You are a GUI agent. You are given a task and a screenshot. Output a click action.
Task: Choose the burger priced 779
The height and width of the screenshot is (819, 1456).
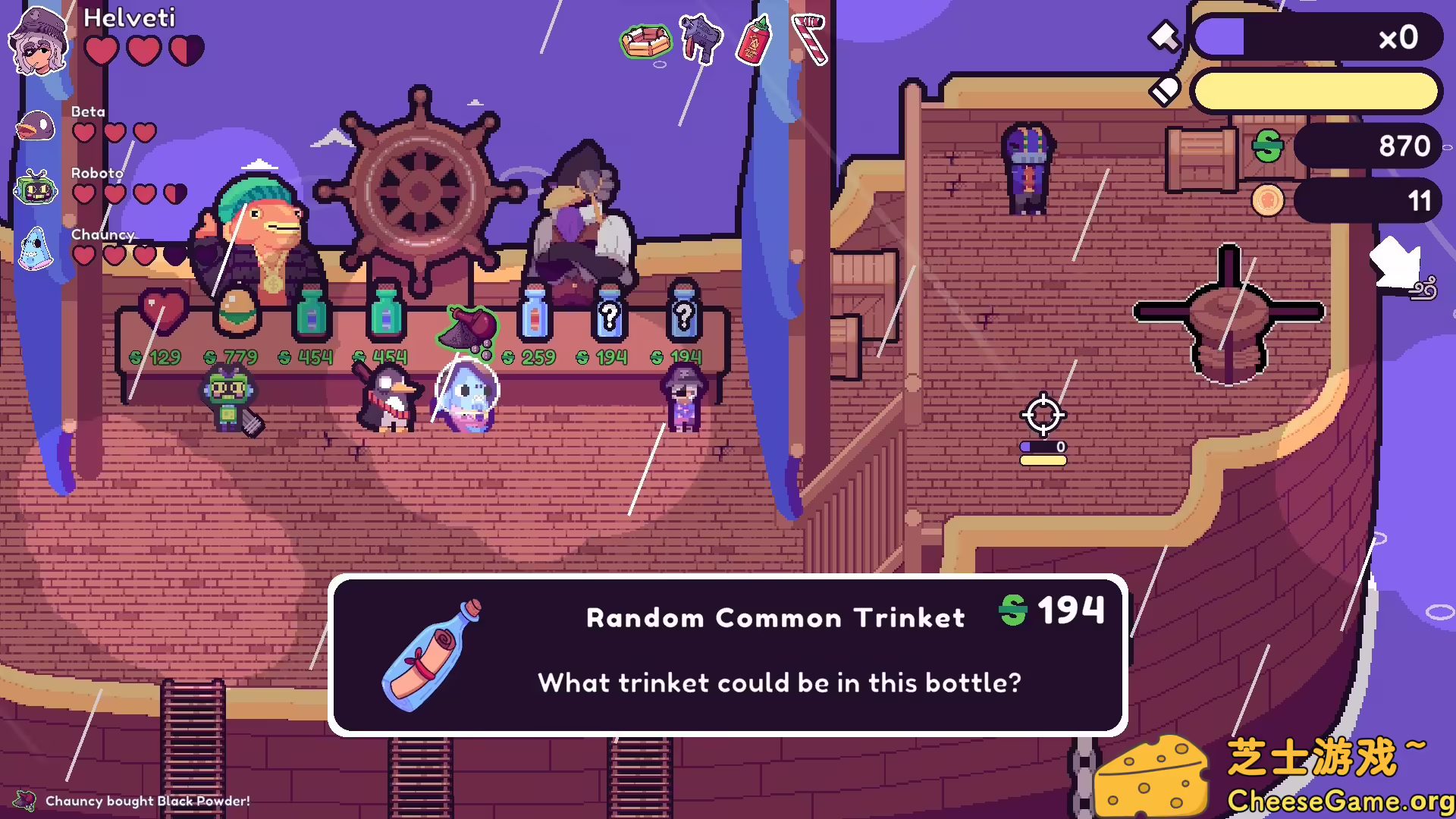(x=237, y=311)
